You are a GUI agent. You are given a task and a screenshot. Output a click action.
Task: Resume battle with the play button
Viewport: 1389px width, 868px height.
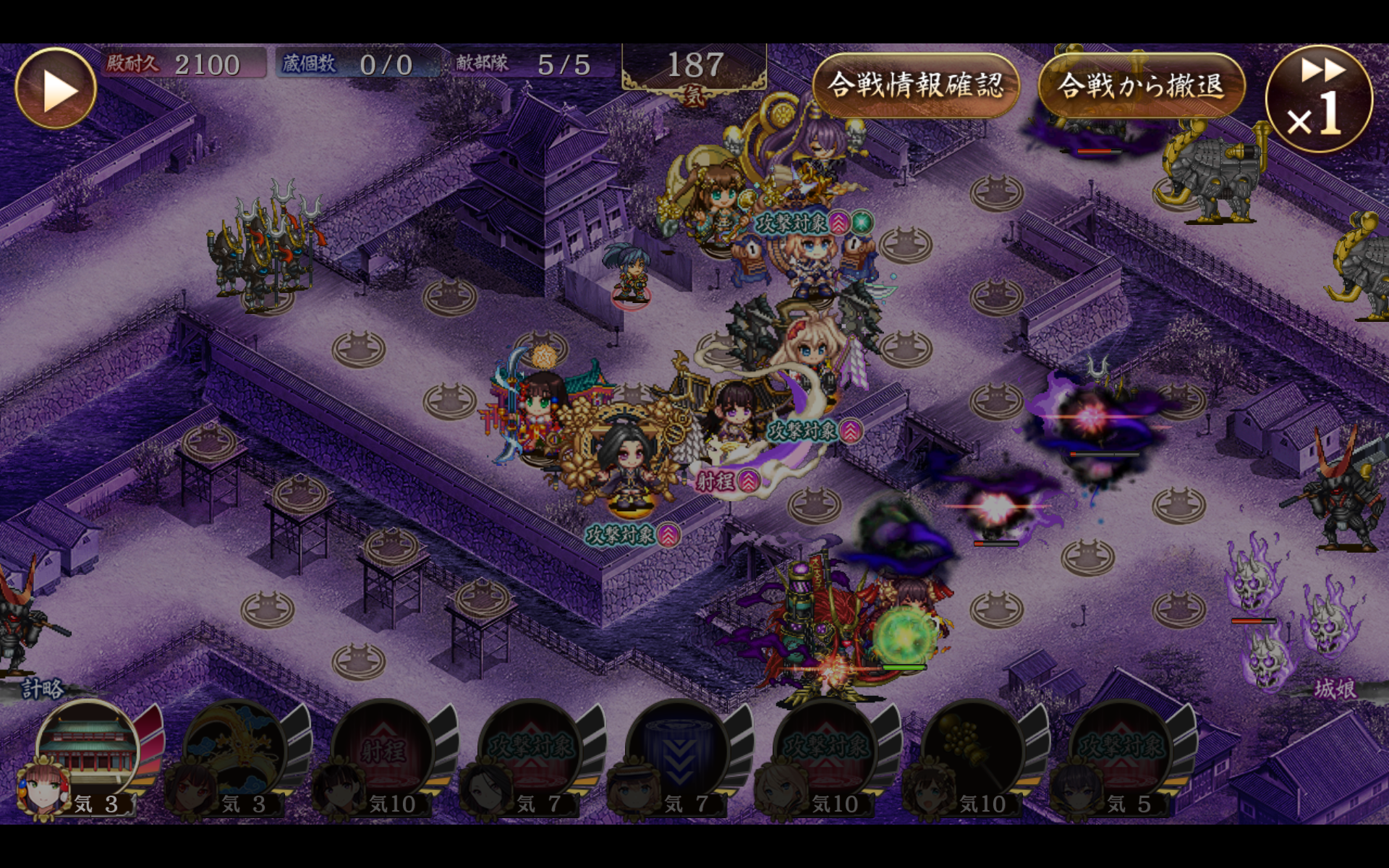click(x=56, y=89)
